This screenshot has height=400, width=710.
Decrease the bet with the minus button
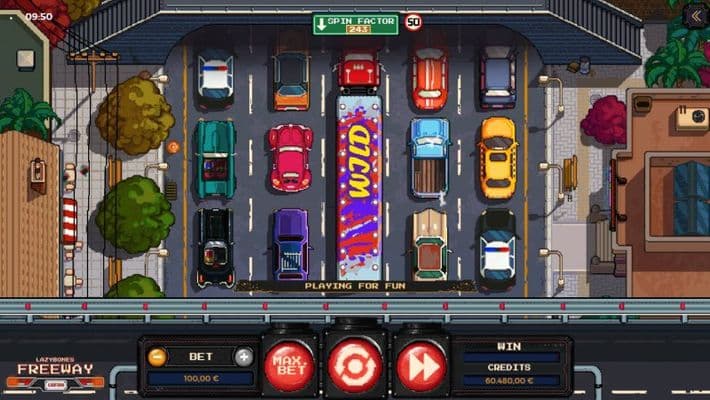[157, 357]
